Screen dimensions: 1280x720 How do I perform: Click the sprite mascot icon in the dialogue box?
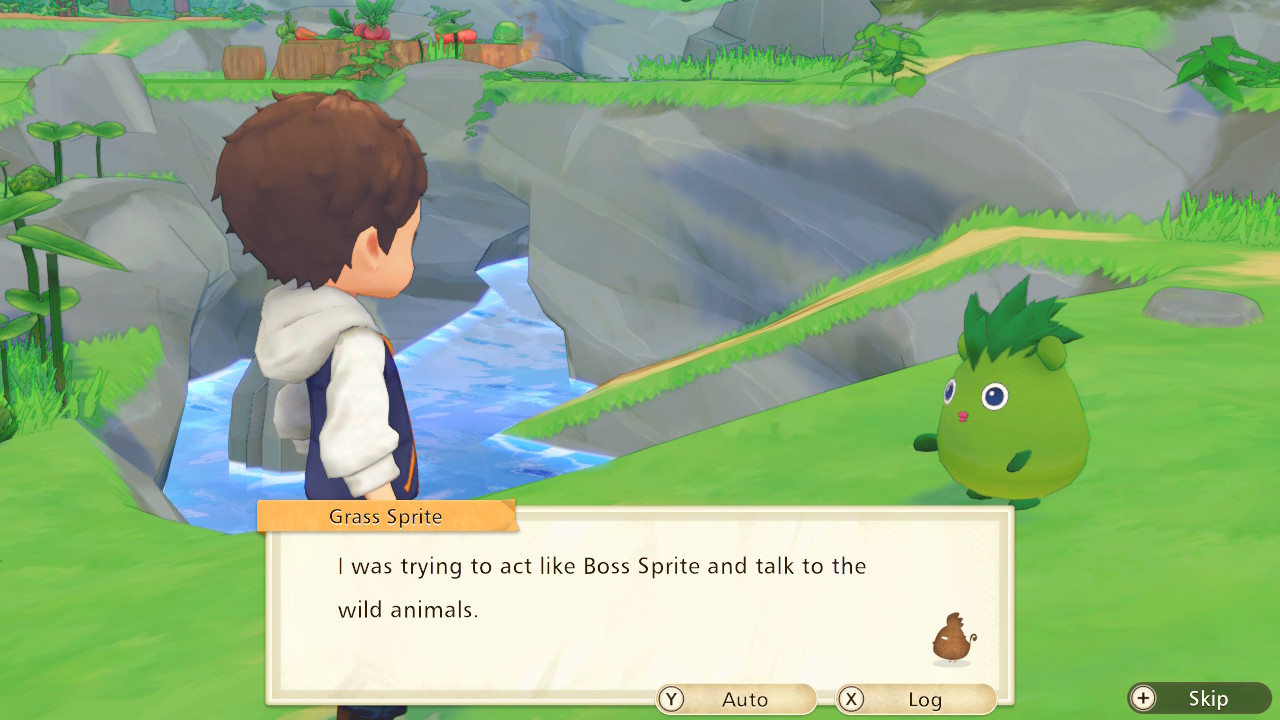click(952, 637)
